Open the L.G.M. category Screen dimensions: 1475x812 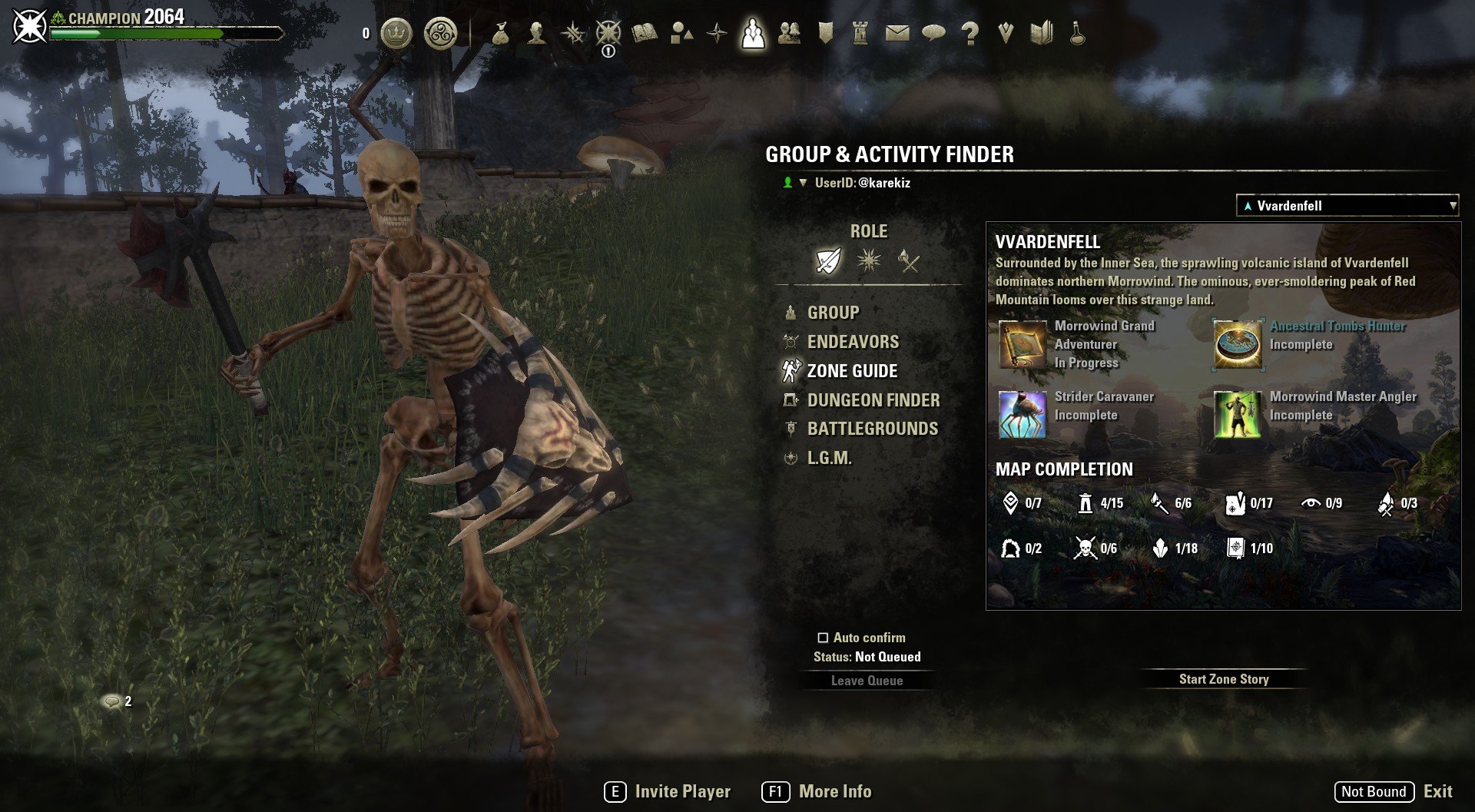[829, 458]
